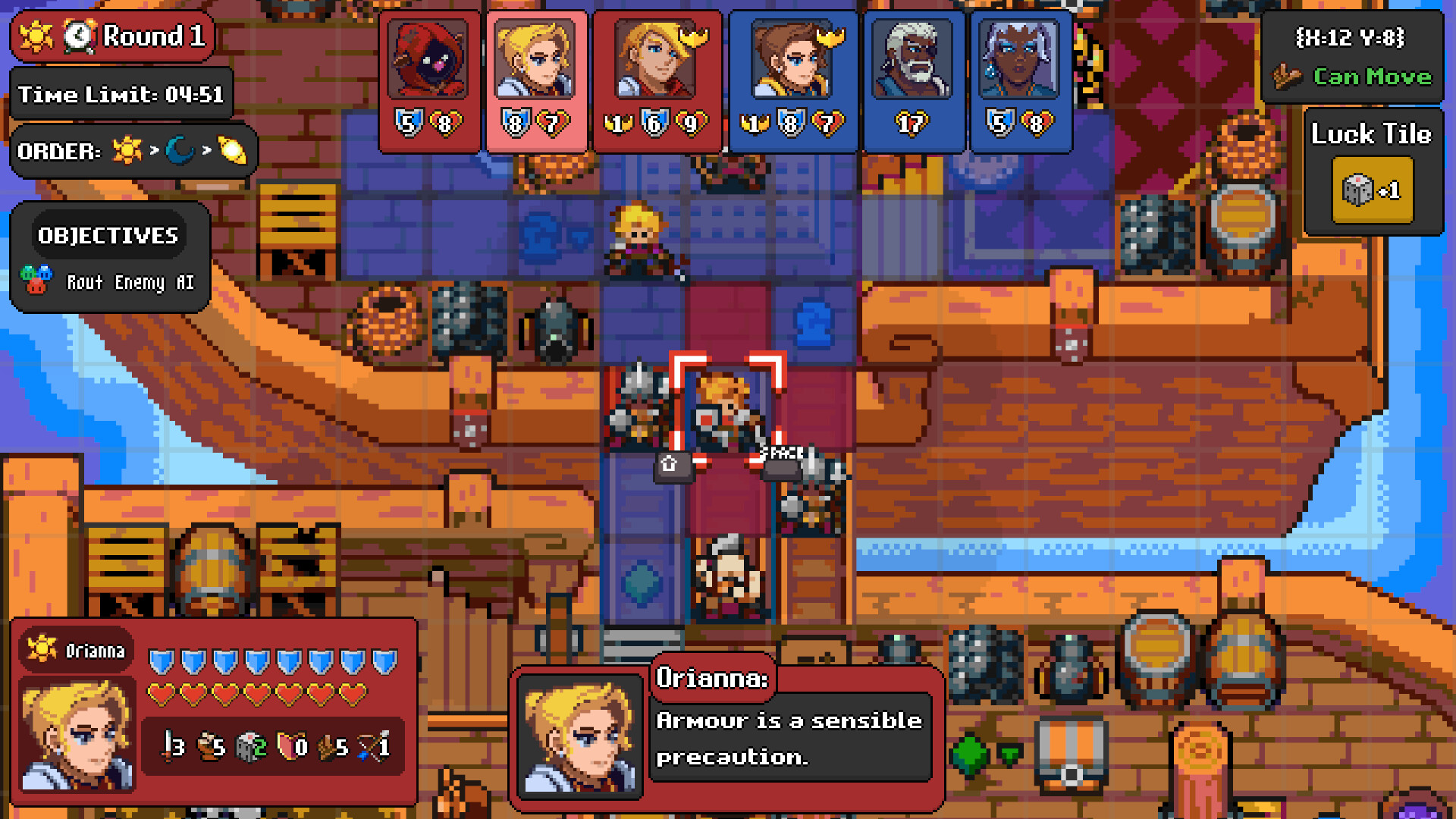Click the boot movement stat icon

206,747
